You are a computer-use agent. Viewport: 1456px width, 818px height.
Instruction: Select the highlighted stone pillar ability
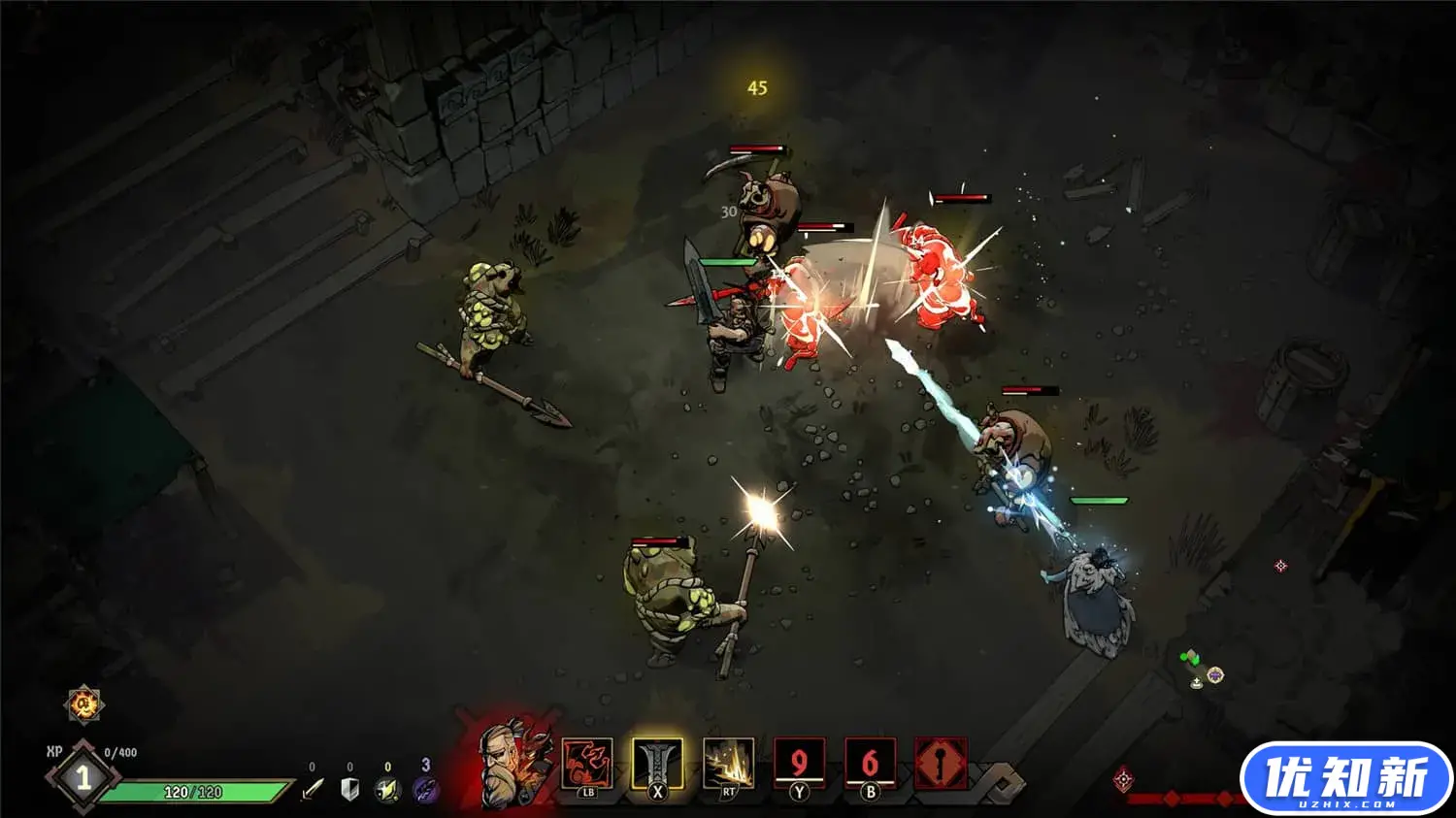tap(657, 764)
